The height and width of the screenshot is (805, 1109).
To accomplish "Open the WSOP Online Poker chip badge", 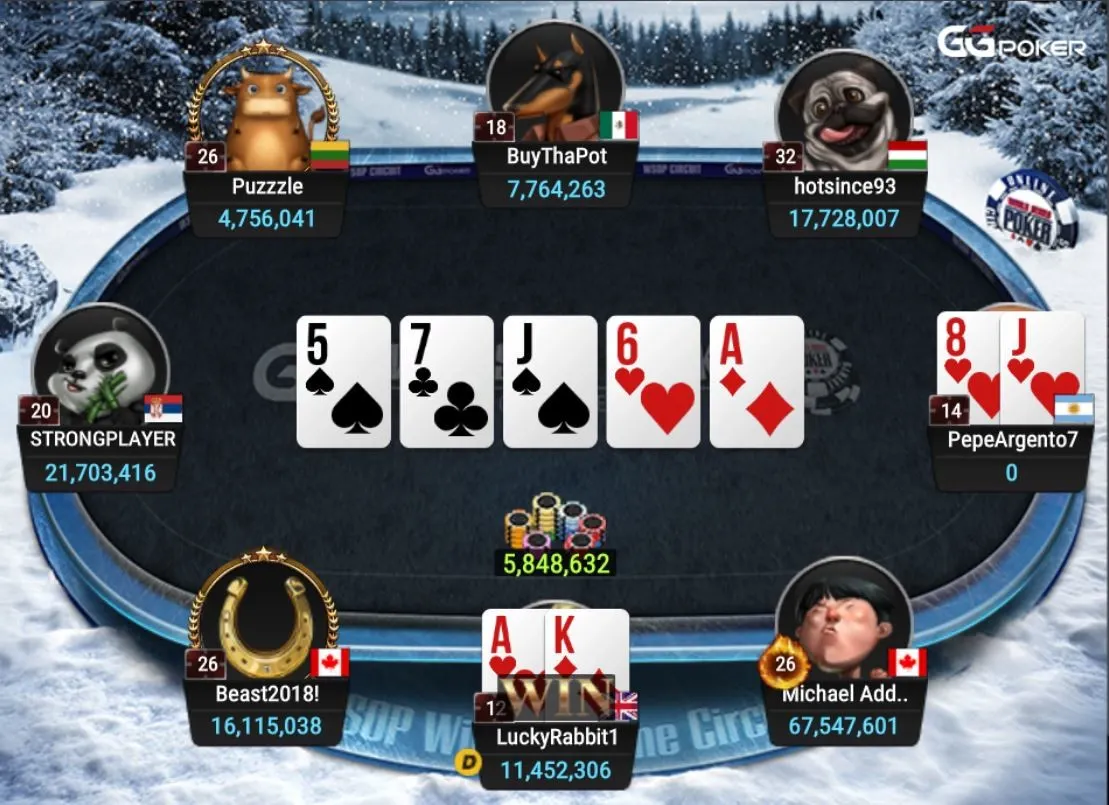I will (x=1031, y=210).
